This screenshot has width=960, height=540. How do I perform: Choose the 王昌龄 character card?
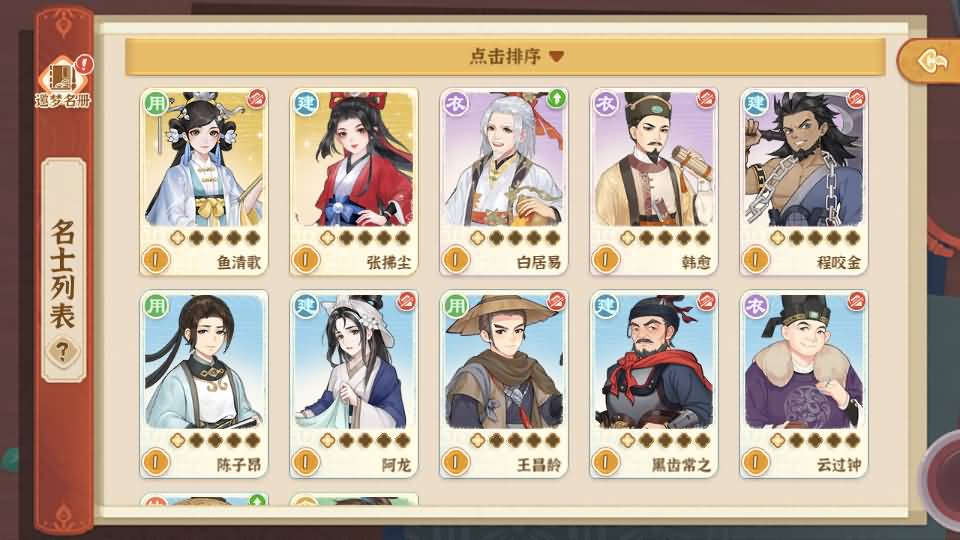[x=504, y=382]
